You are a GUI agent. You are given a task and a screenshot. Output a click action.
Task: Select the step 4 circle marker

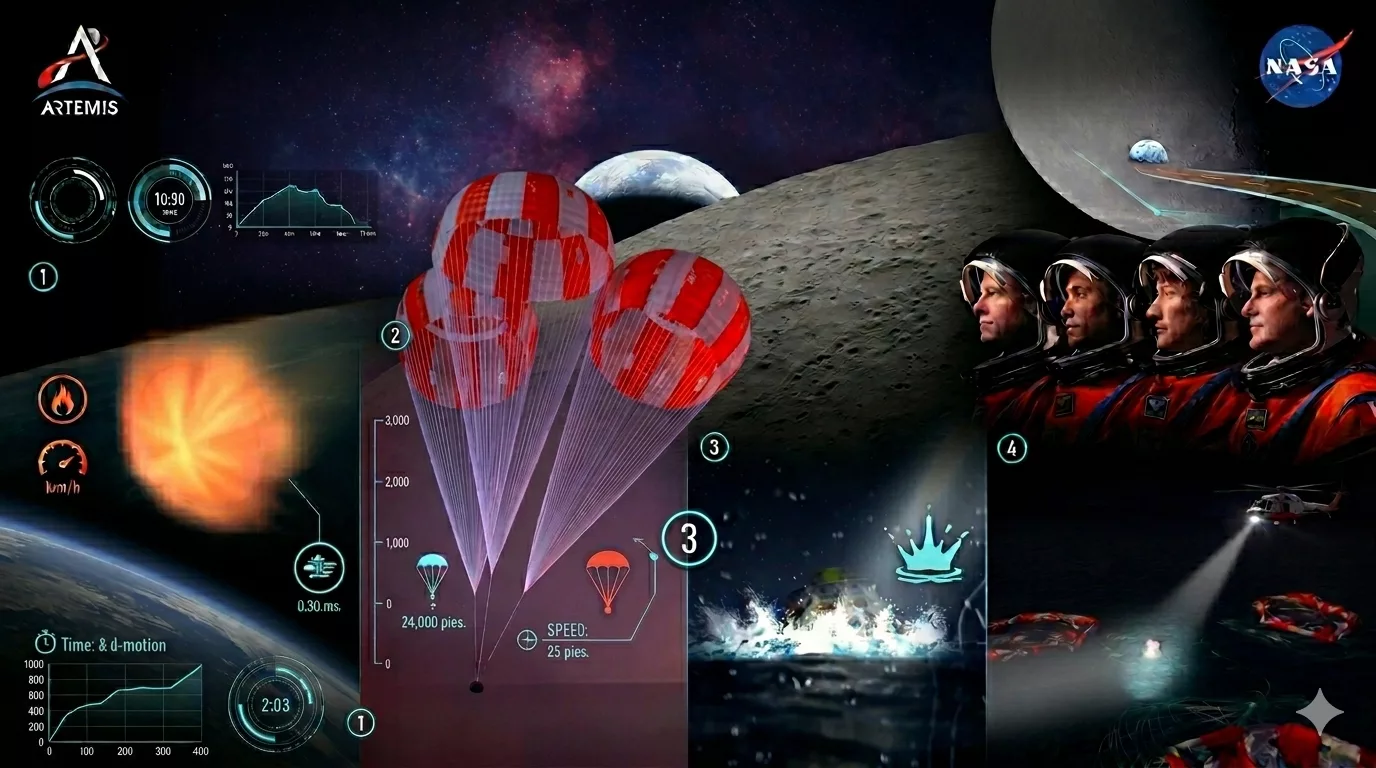pyautogui.click(x=1012, y=449)
